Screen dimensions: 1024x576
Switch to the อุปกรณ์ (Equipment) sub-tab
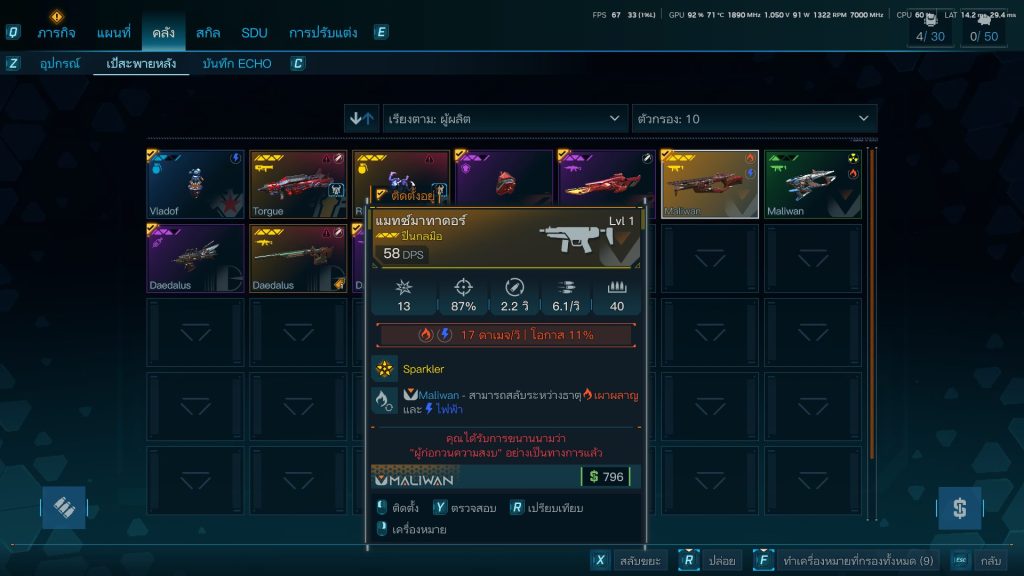tap(59, 64)
